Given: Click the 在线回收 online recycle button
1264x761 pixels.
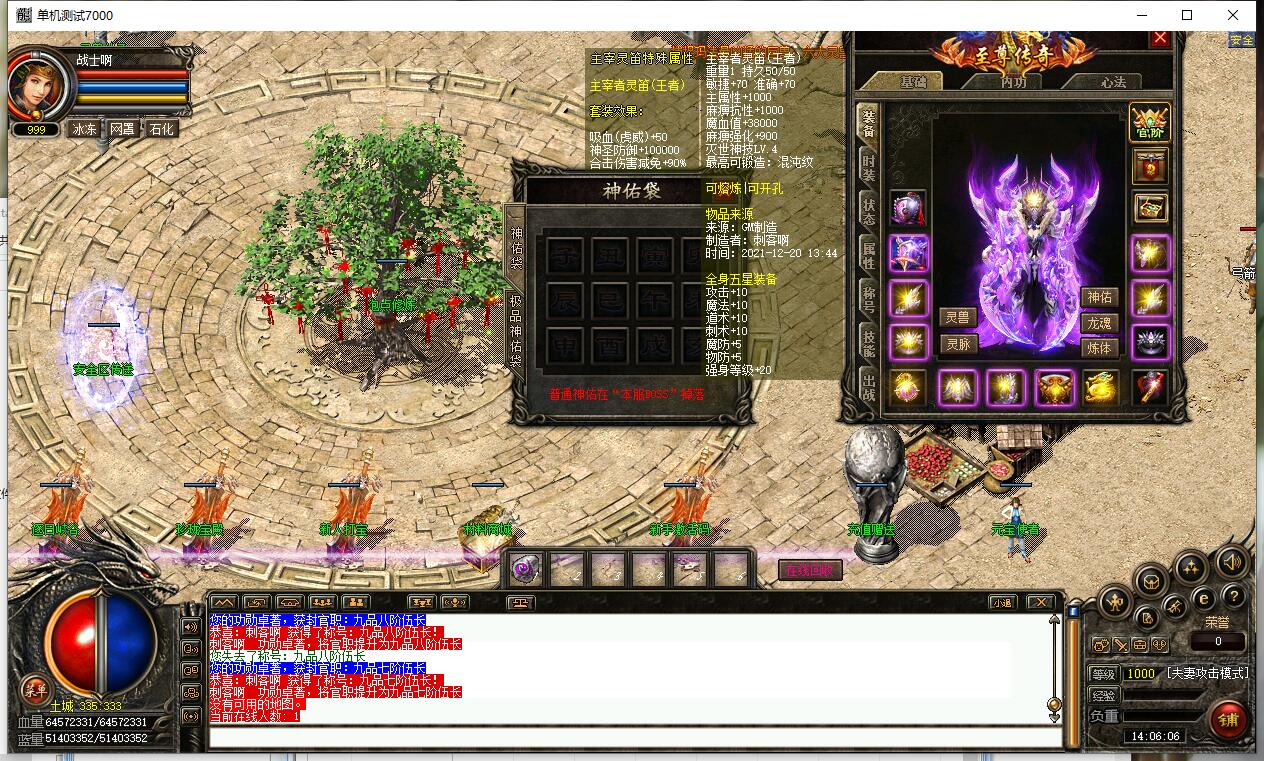Looking at the screenshot, I should [x=810, y=570].
